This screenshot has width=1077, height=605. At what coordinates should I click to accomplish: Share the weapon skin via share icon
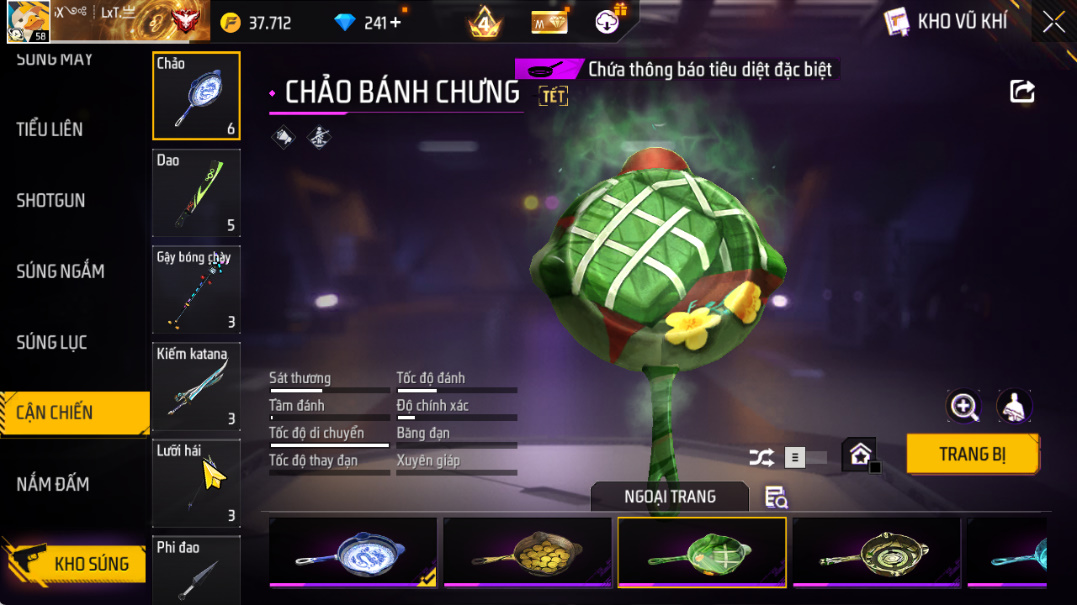click(x=1022, y=92)
